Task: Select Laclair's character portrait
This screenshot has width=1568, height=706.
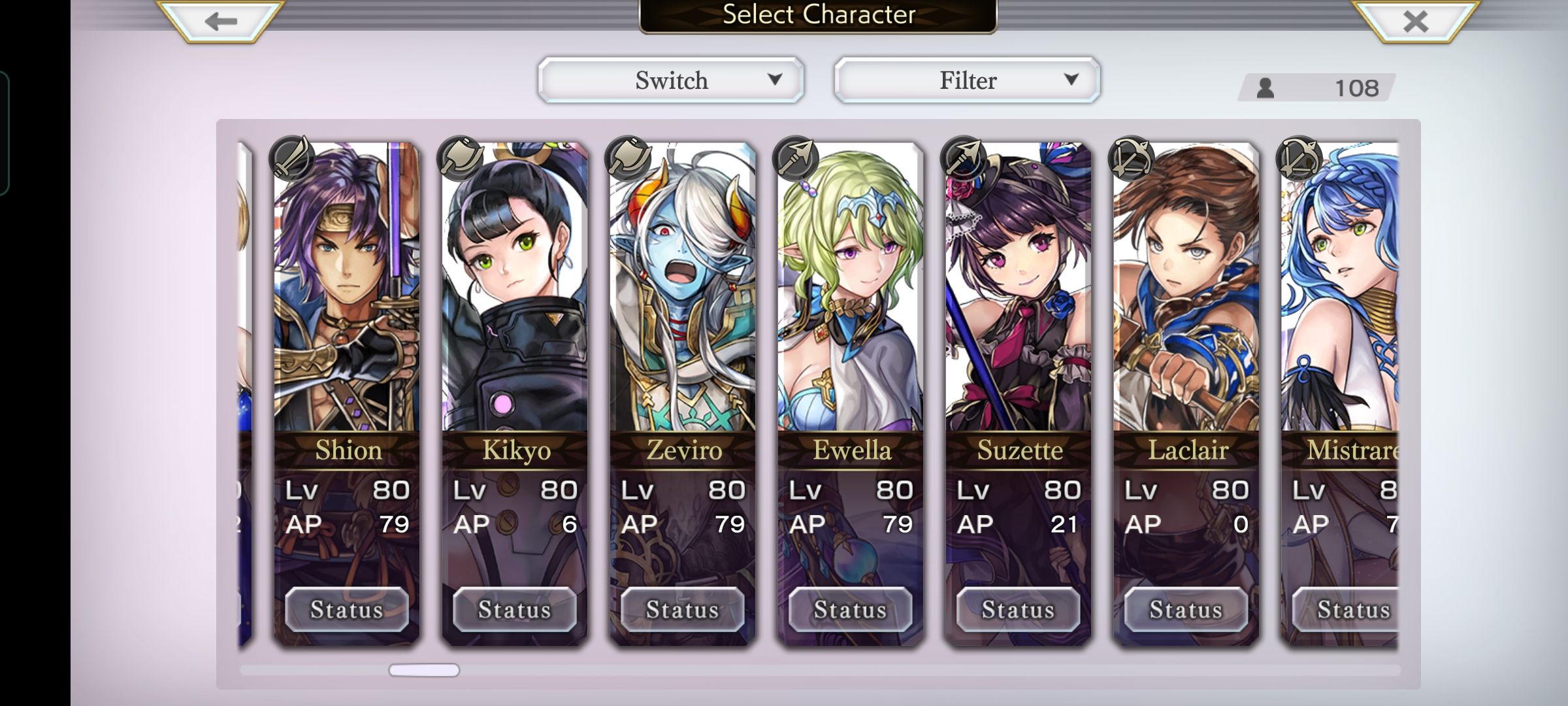Action: 1186,294
